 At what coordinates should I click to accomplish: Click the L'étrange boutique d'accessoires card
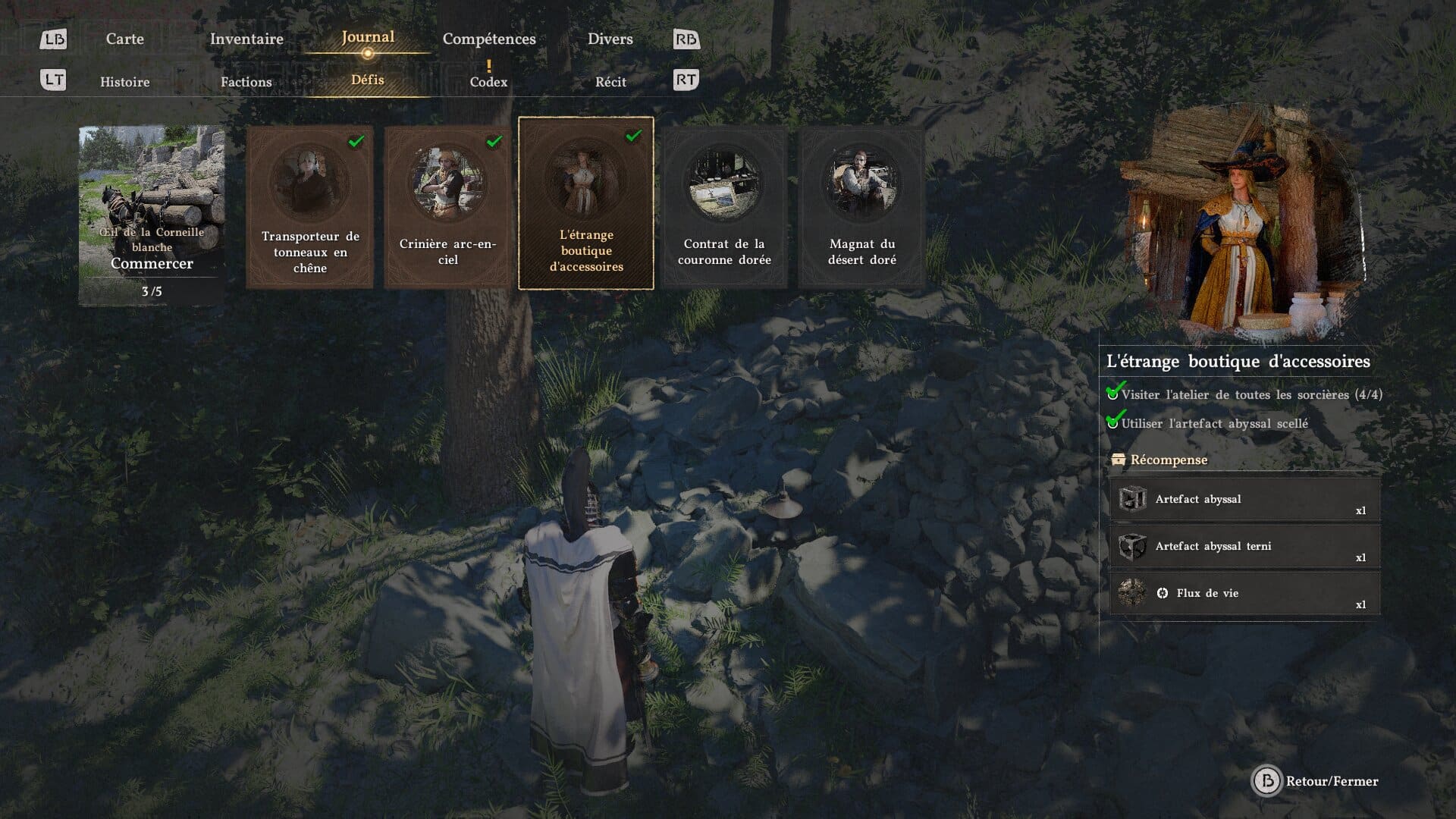[x=586, y=203]
